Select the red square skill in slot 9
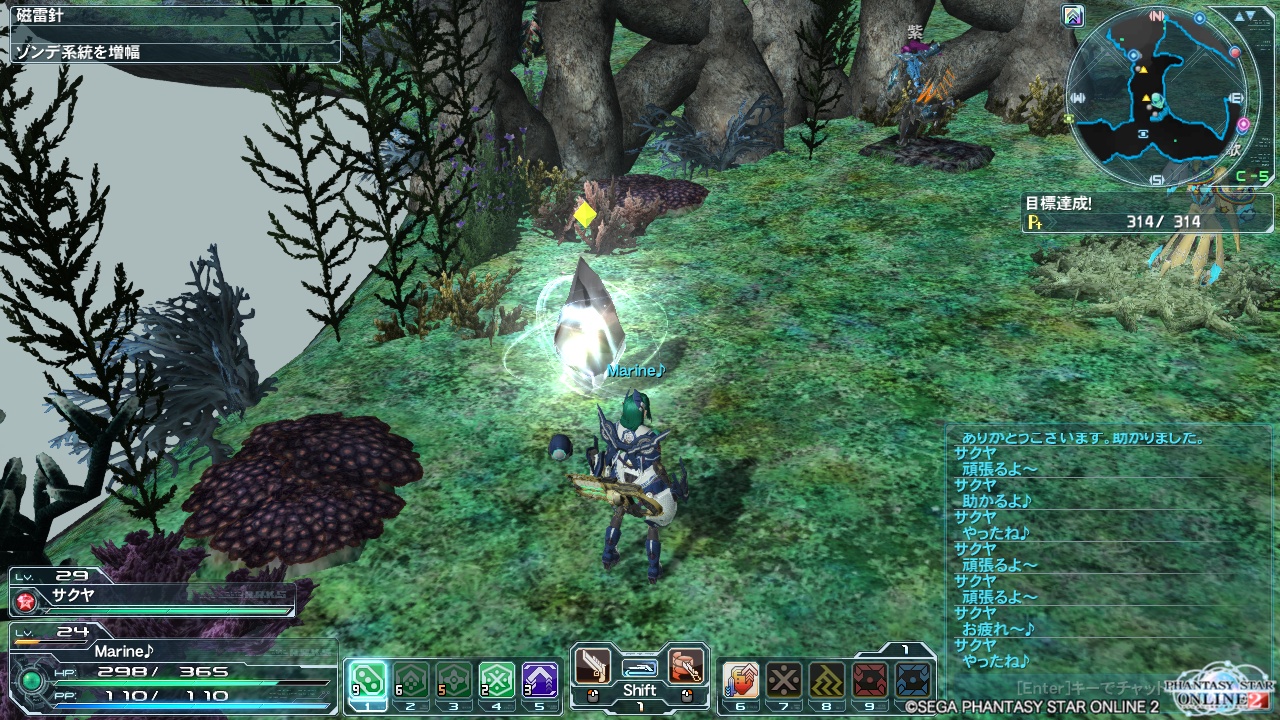Viewport: 1280px width, 720px height. point(870,679)
